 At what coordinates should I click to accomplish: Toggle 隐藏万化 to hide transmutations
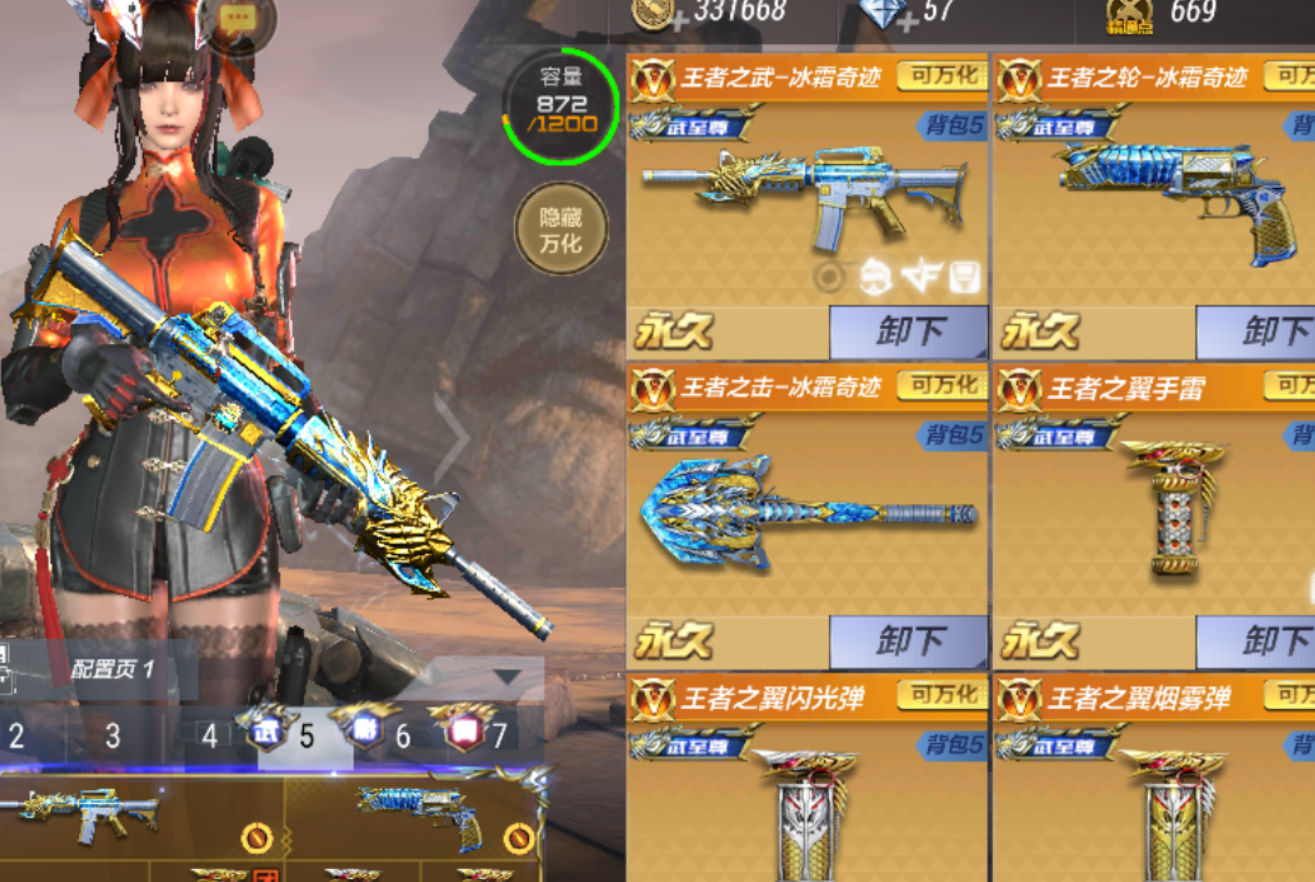[561, 226]
